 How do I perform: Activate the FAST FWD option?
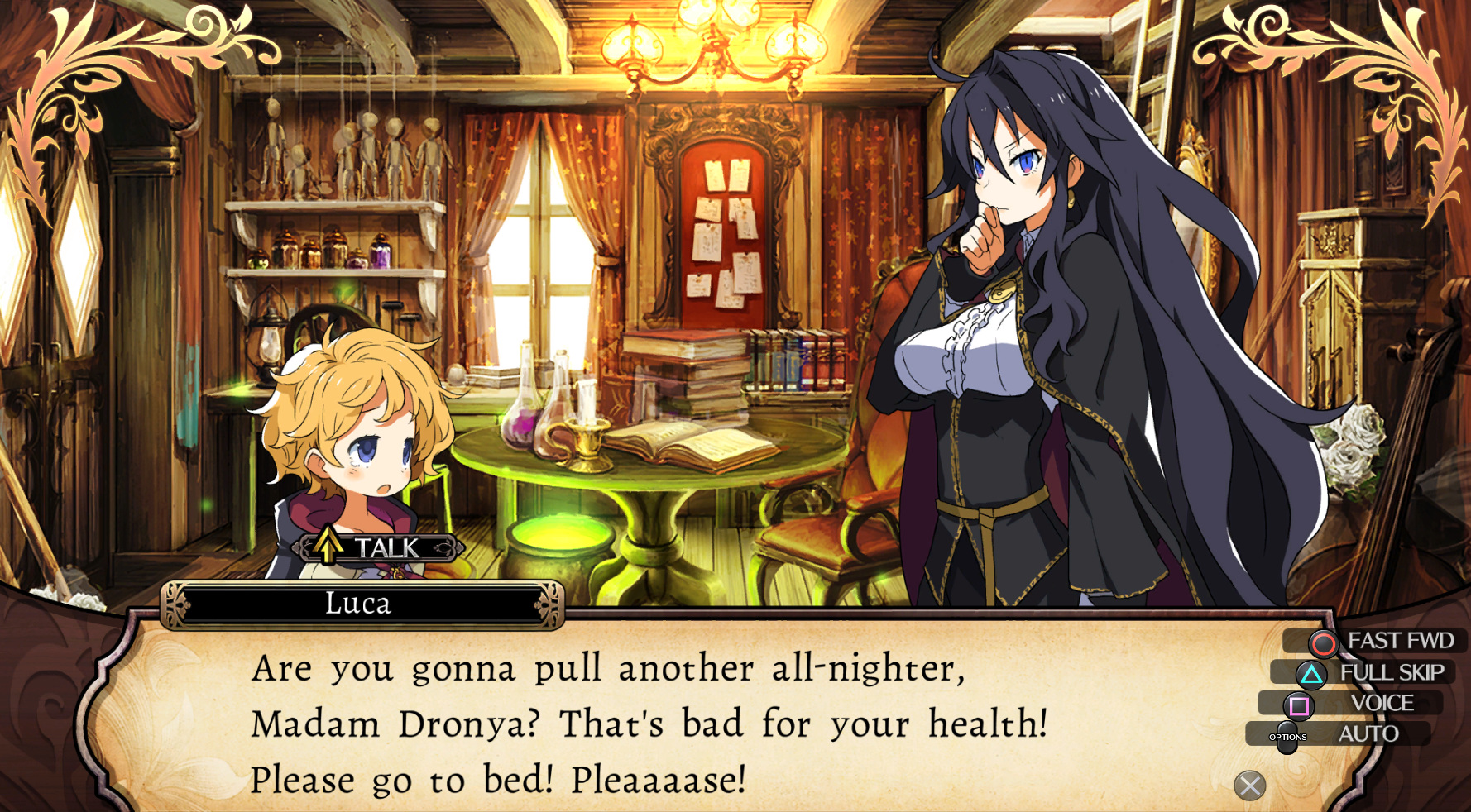point(1378,641)
